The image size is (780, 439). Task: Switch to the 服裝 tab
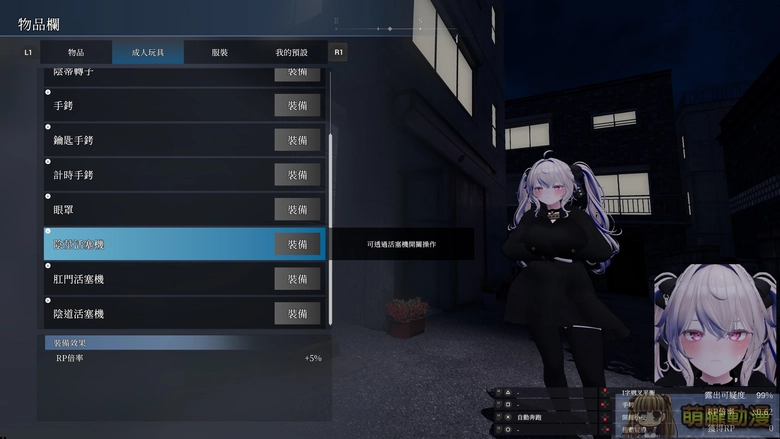[220, 52]
